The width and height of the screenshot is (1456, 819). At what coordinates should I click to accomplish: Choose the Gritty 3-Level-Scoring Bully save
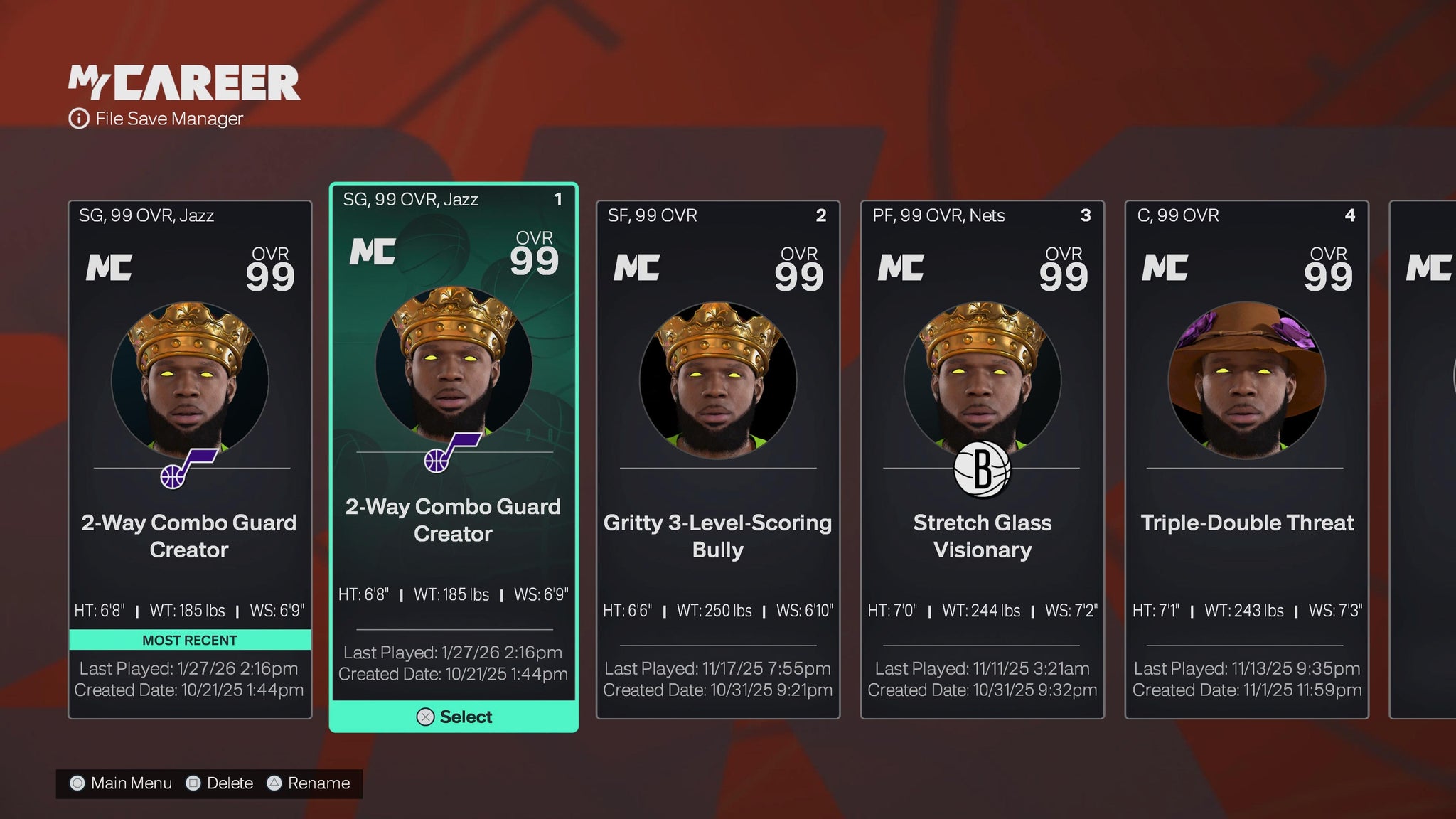click(x=718, y=459)
